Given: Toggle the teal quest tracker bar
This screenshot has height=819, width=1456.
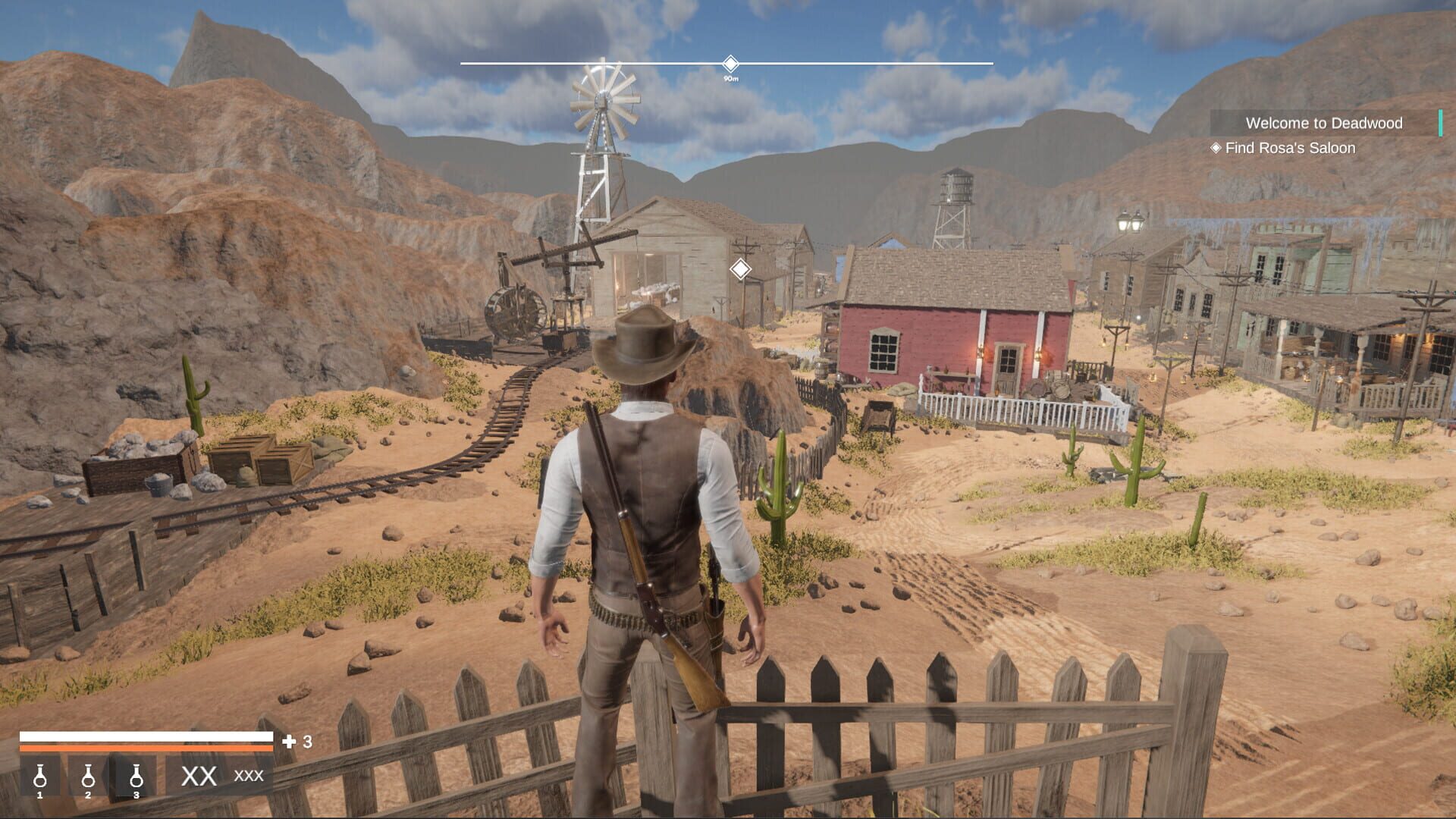Looking at the screenshot, I should [x=1439, y=123].
